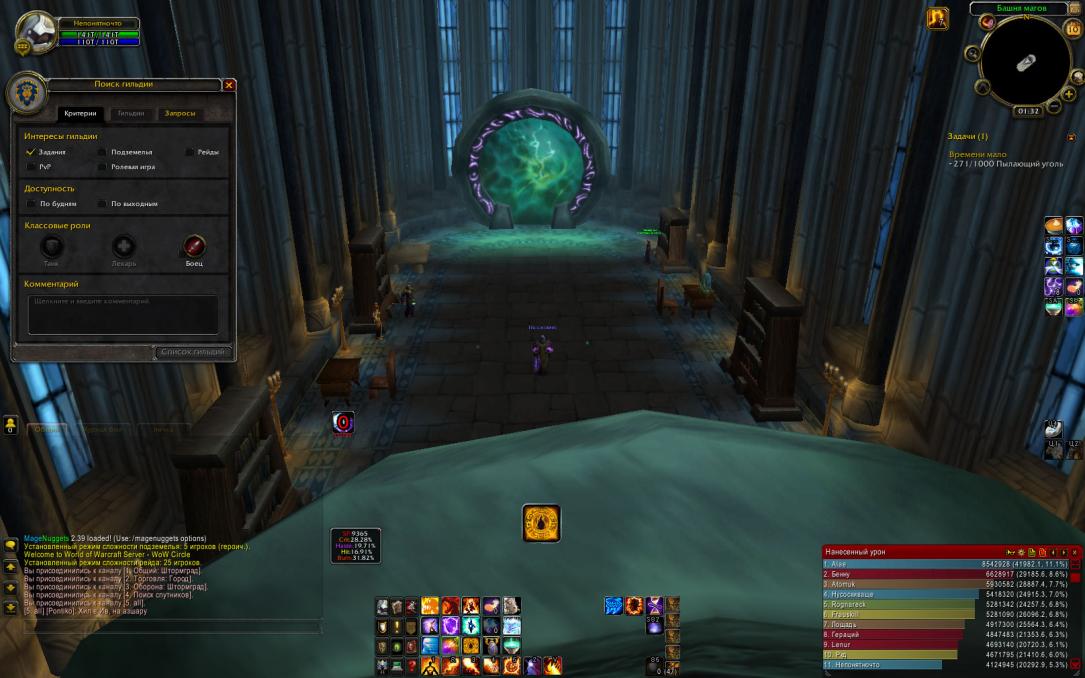Click the Список гильдий button

194,352
